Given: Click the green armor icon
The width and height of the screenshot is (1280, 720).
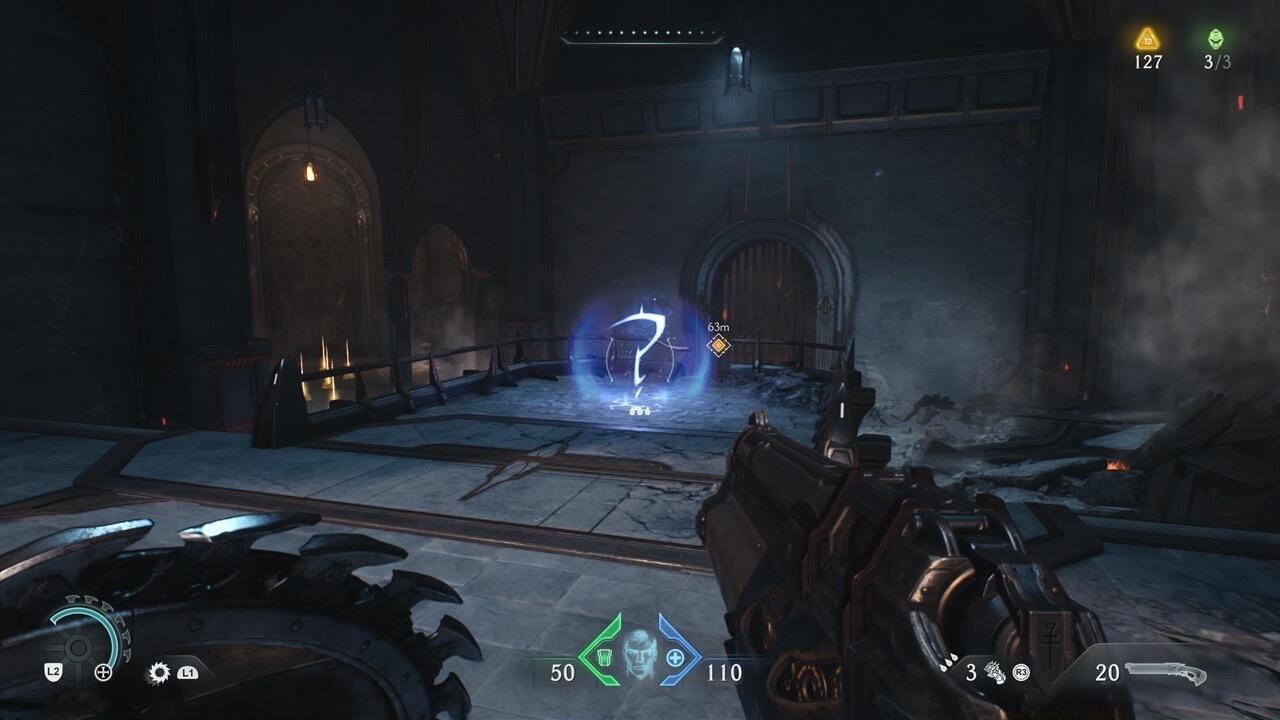Looking at the screenshot, I should click(604, 658).
